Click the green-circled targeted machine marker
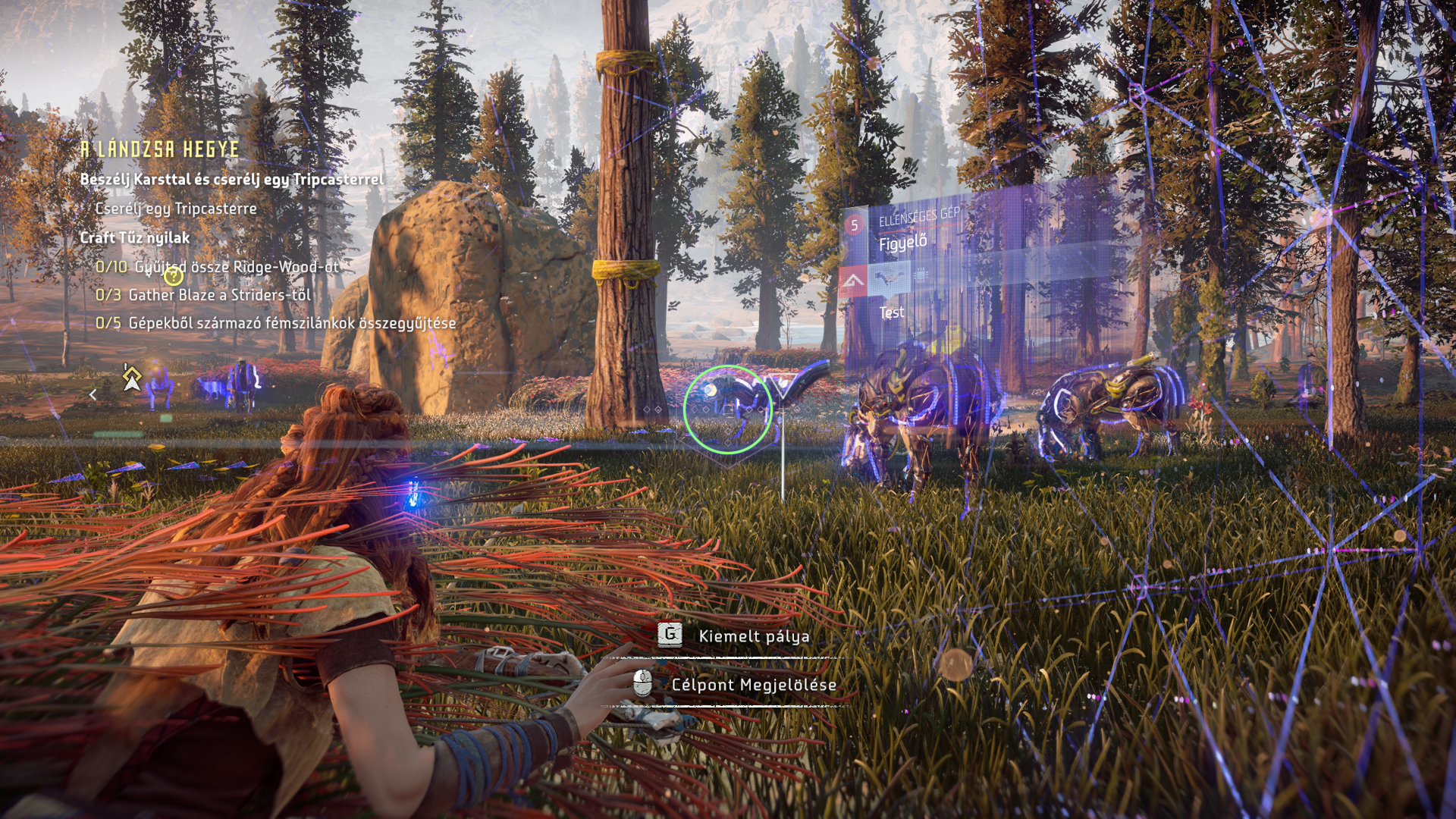This screenshot has height=819, width=1456. pyautogui.click(x=727, y=409)
